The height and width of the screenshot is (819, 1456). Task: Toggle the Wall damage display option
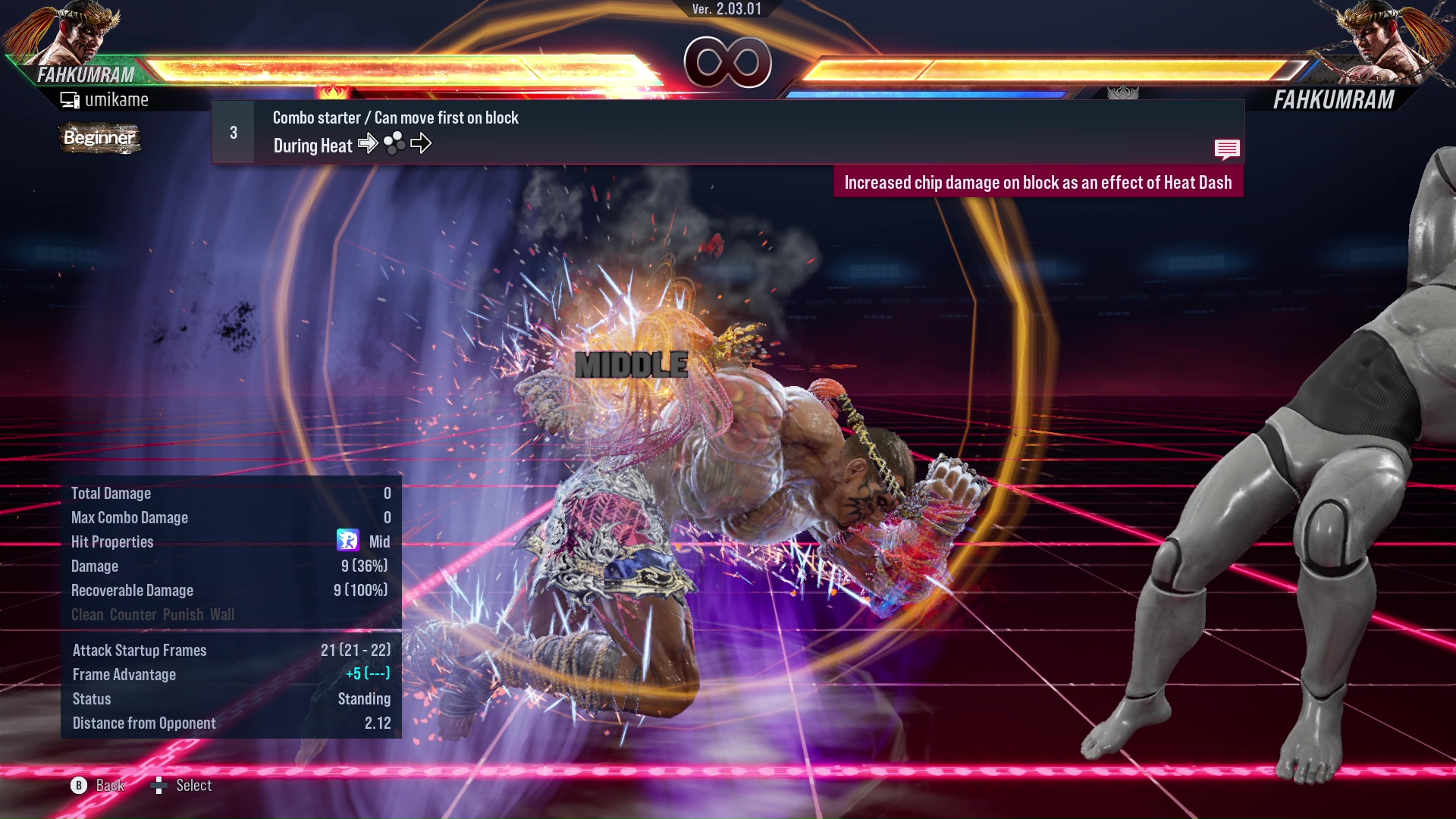[222, 614]
